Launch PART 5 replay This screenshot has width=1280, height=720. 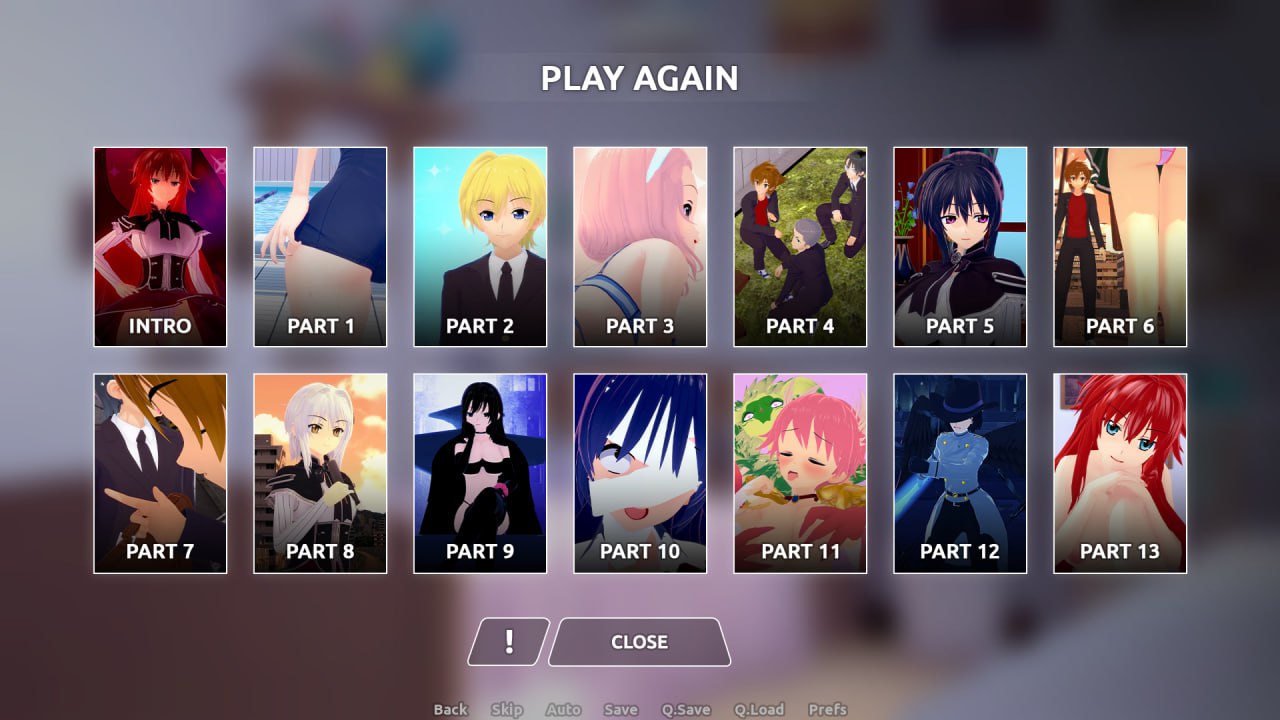tap(960, 246)
